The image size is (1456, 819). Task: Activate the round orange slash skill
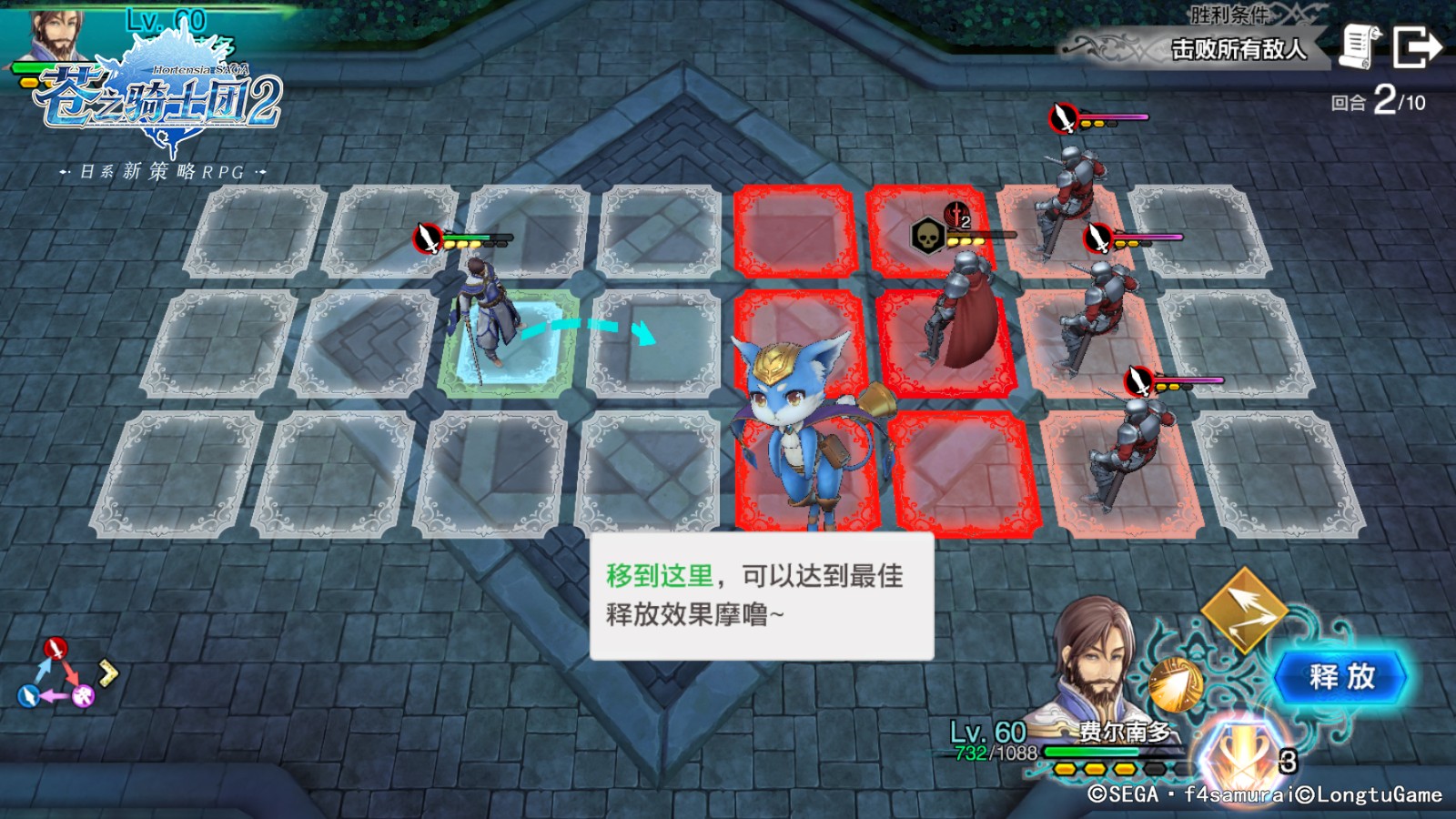[1176, 684]
